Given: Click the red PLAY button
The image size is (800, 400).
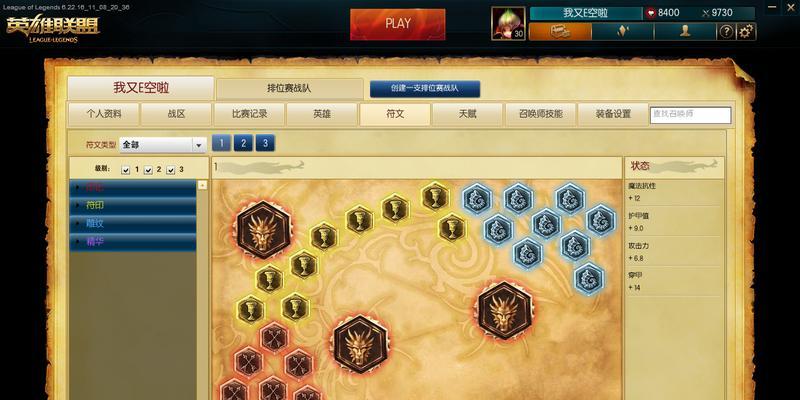Looking at the screenshot, I should click(x=397, y=24).
